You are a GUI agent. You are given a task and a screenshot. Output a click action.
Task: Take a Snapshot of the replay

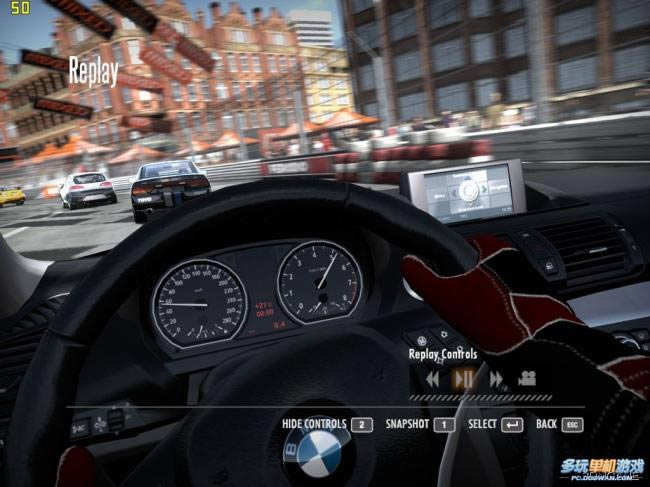tap(420, 424)
